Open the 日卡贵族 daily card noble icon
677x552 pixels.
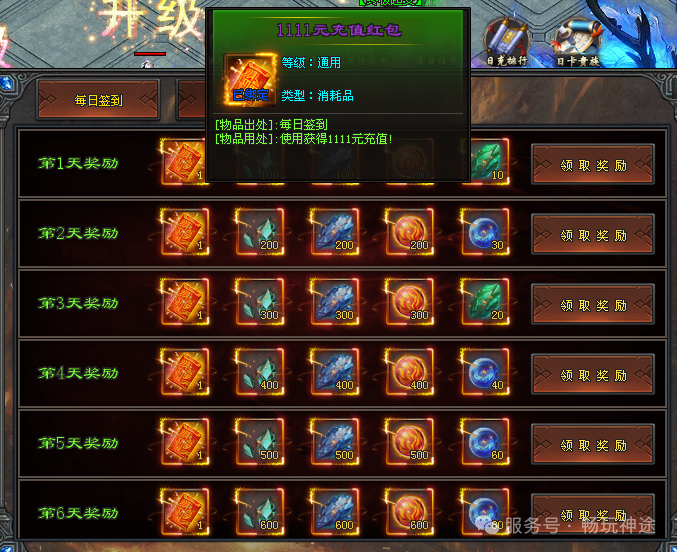tap(578, 39)
